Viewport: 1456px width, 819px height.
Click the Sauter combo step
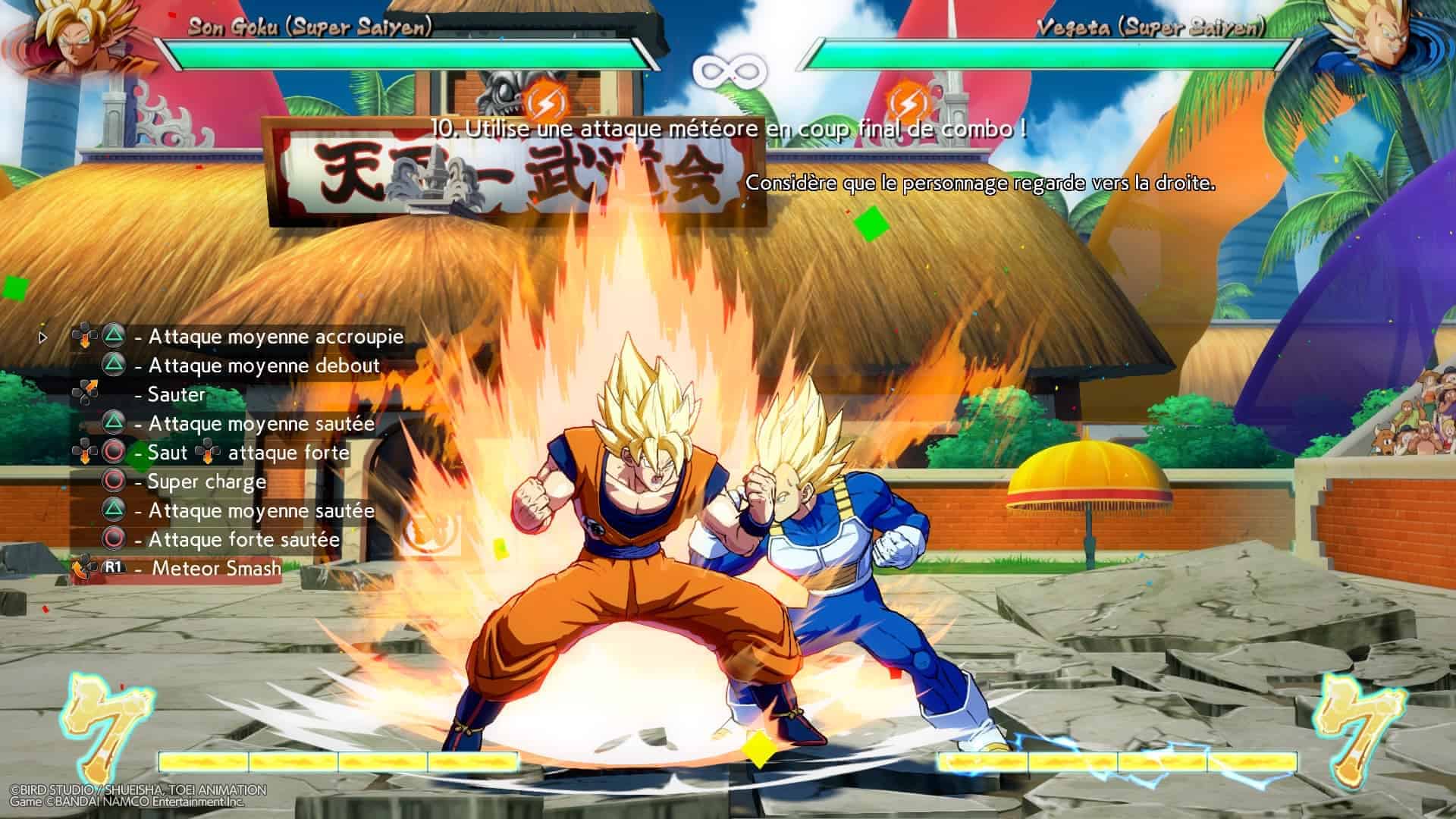pos(176,394)
